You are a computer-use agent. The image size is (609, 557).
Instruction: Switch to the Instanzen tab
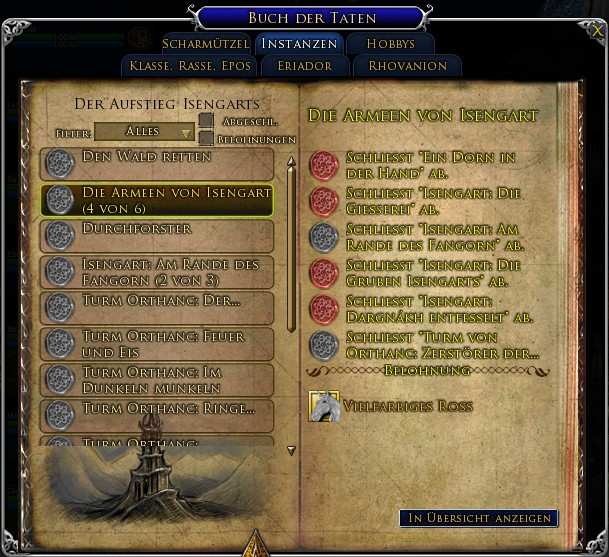[x=299, y=44]
